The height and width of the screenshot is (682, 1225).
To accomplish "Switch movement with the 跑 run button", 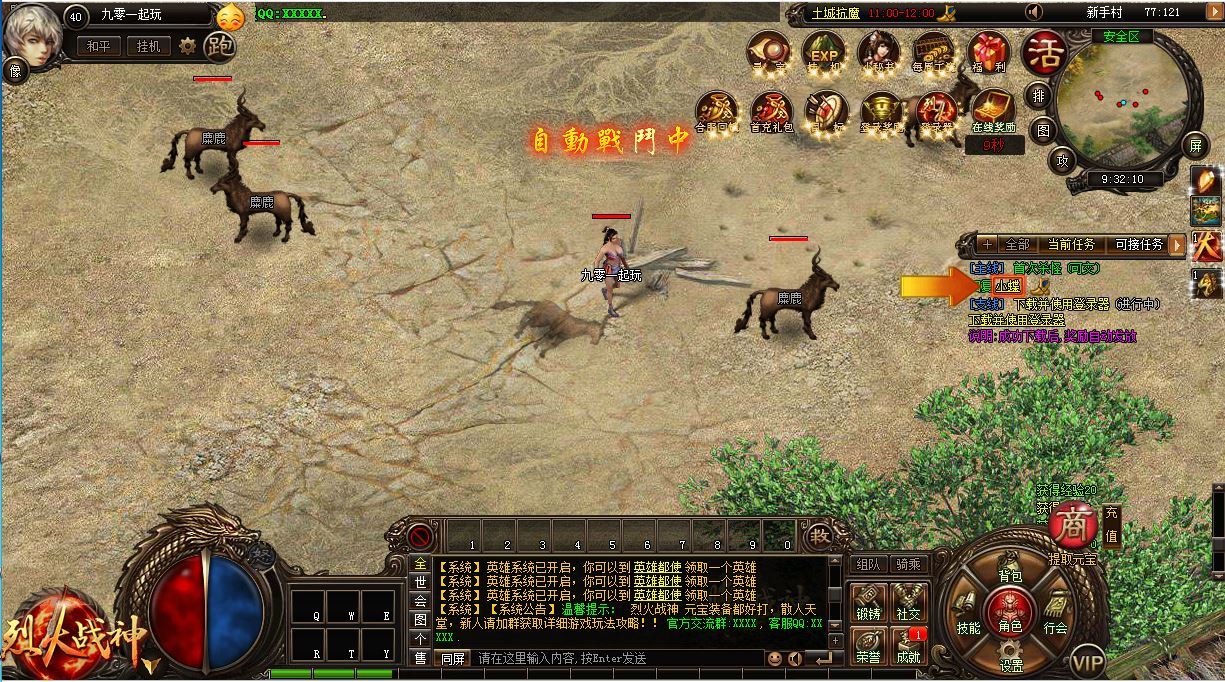I will pos(219,46).
